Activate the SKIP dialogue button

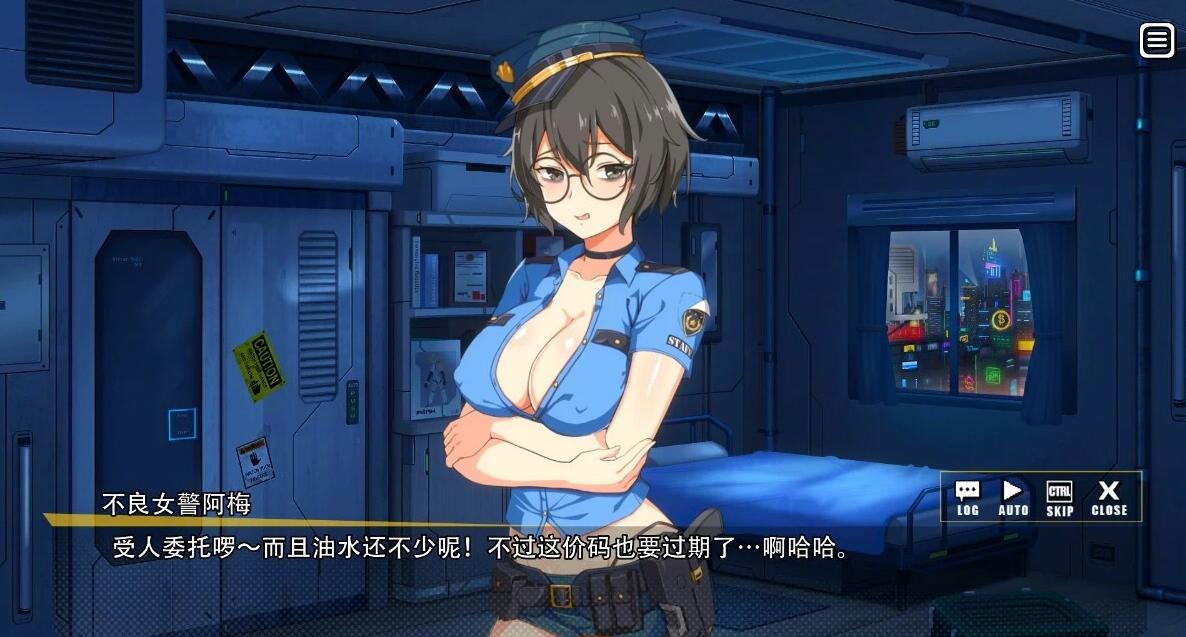pyautogui.click(x=1060, y=497)
